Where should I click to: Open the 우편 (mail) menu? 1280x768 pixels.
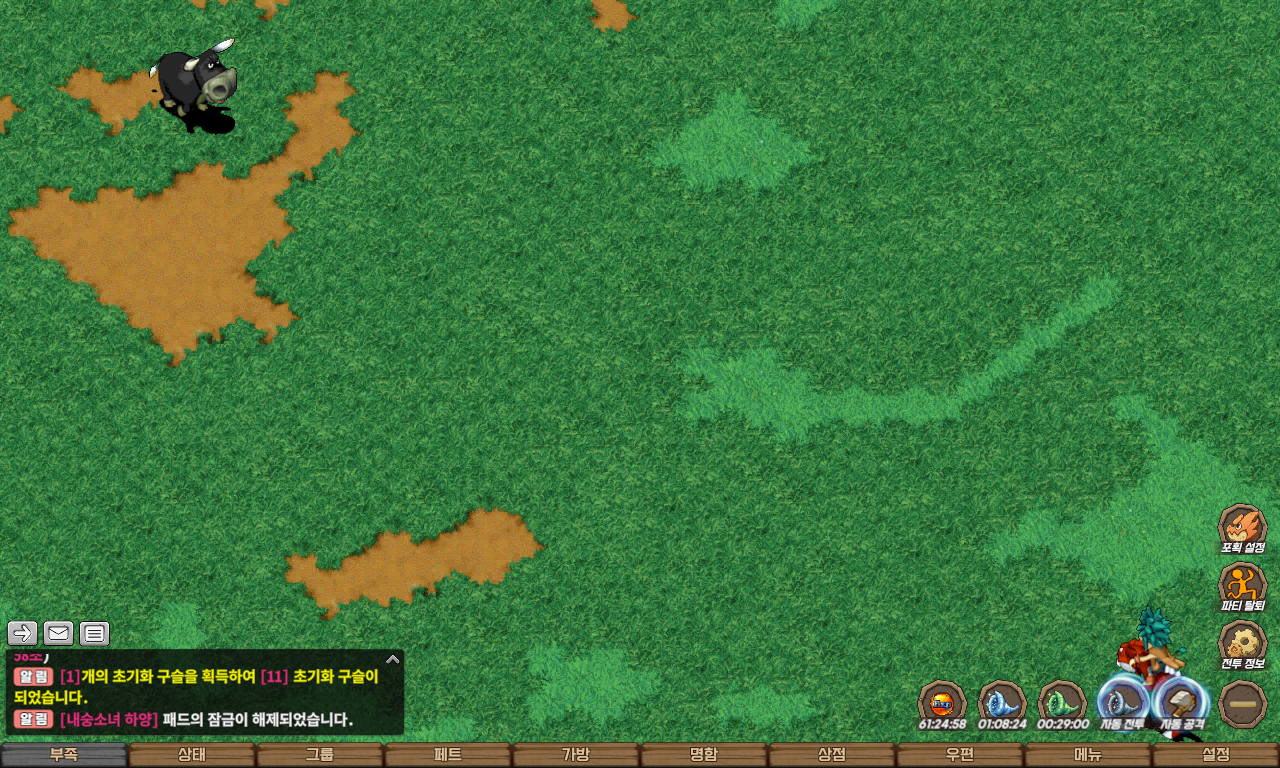click(959, 755)
